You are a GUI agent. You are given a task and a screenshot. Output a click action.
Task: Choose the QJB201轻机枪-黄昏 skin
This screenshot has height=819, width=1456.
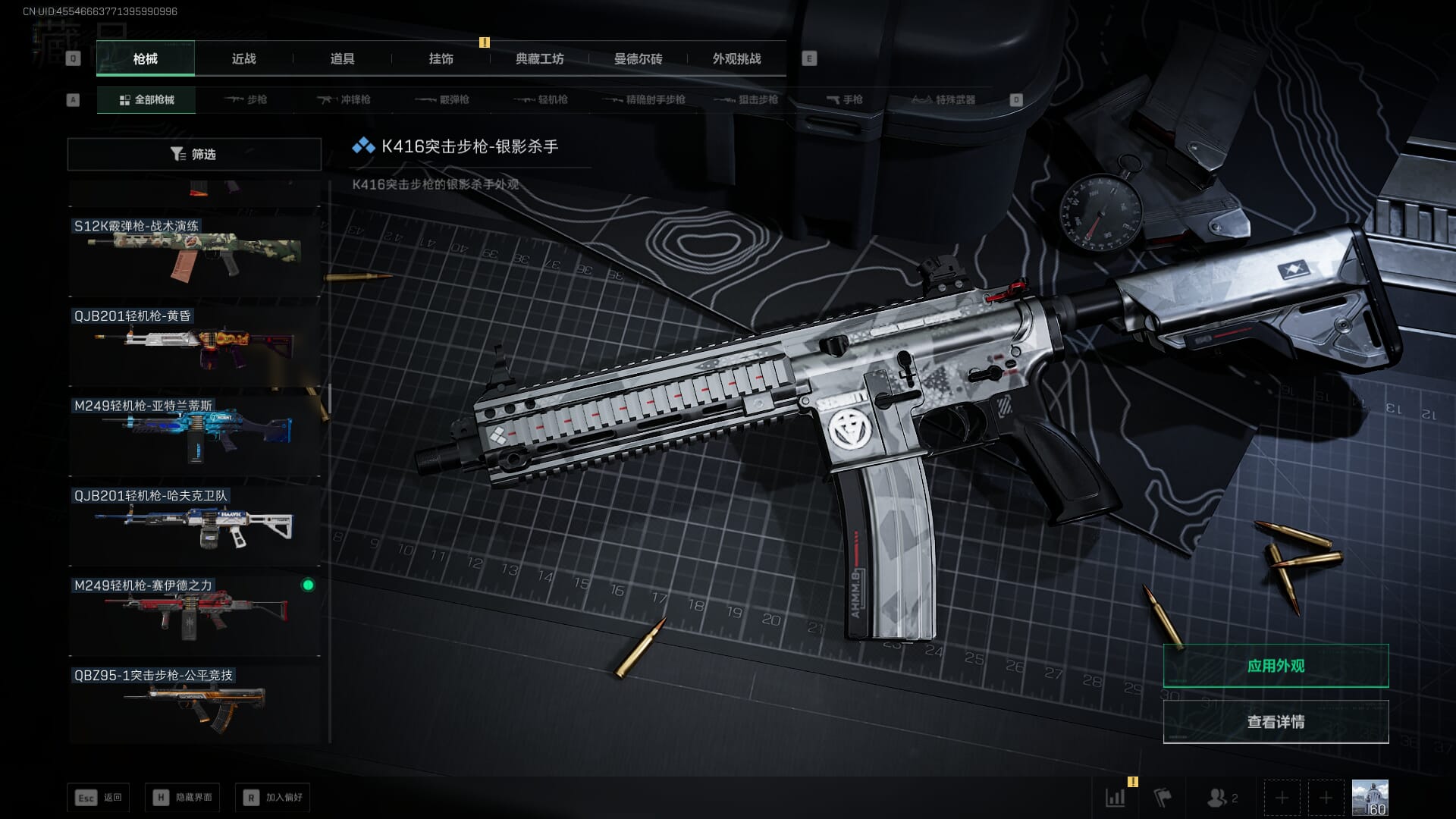(x=194, y=346)
